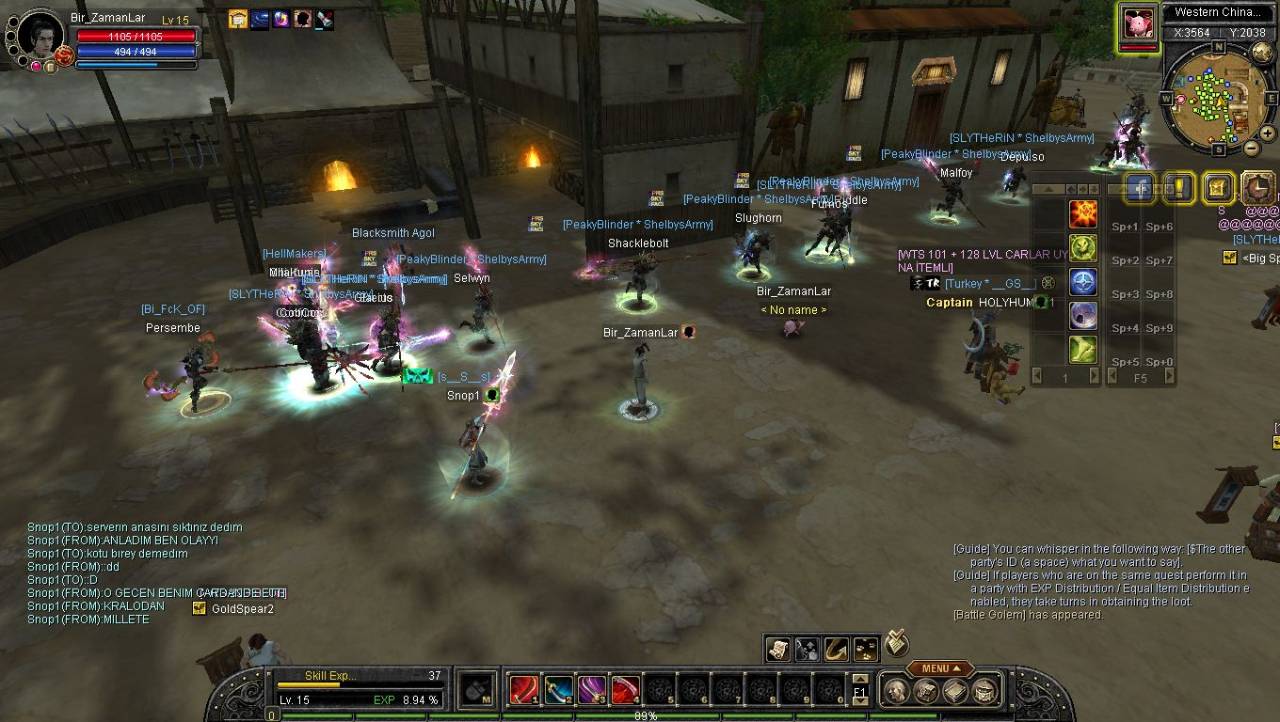Open the MENU button on the bottom bar
Image resolution: width=1280 pixels, height=722 pixels.
[940, 669]
